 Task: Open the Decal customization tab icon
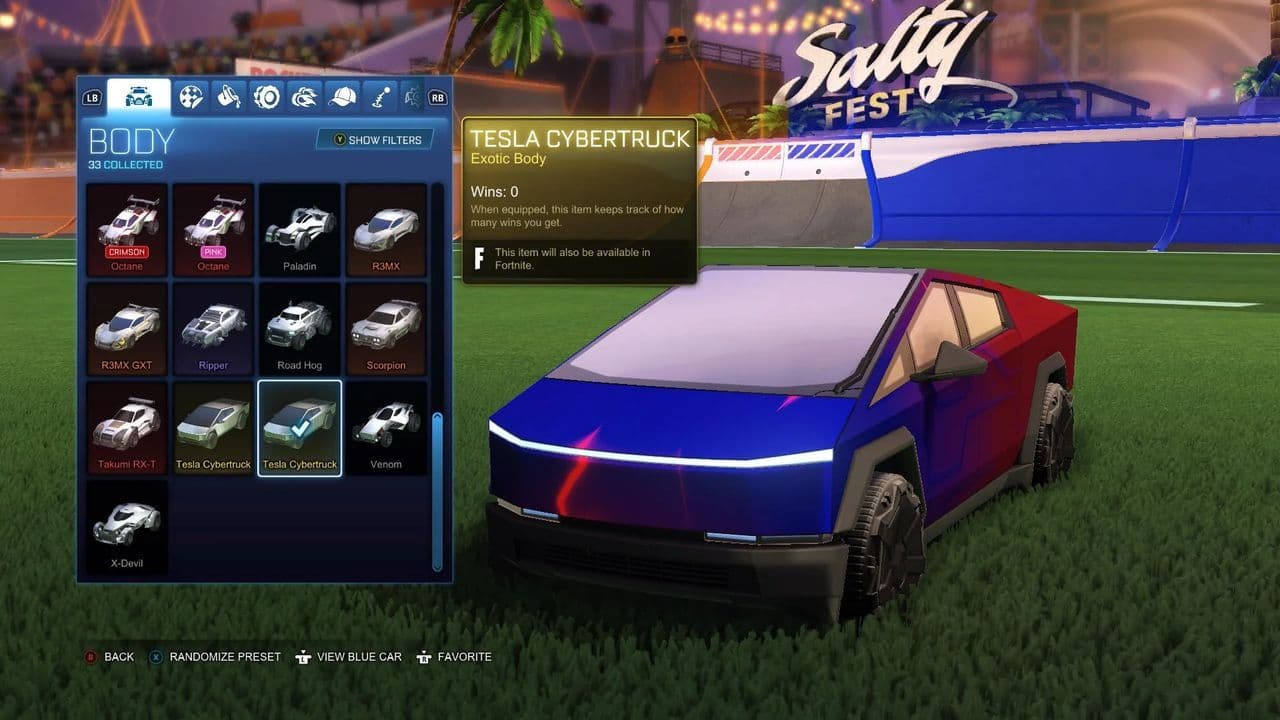click(x=190, y=96)
